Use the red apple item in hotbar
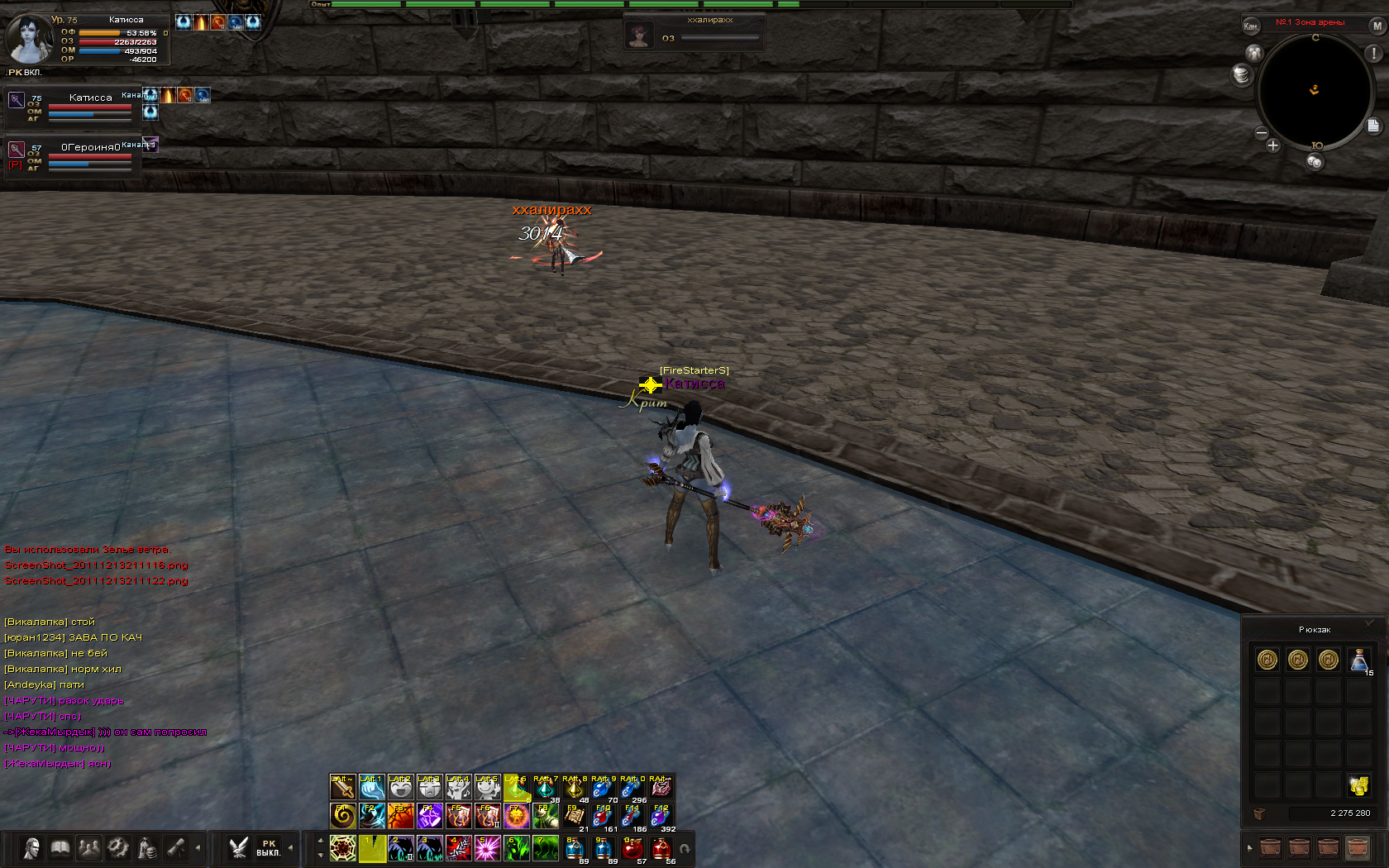The image size is (1389, 868). point(632,848)
